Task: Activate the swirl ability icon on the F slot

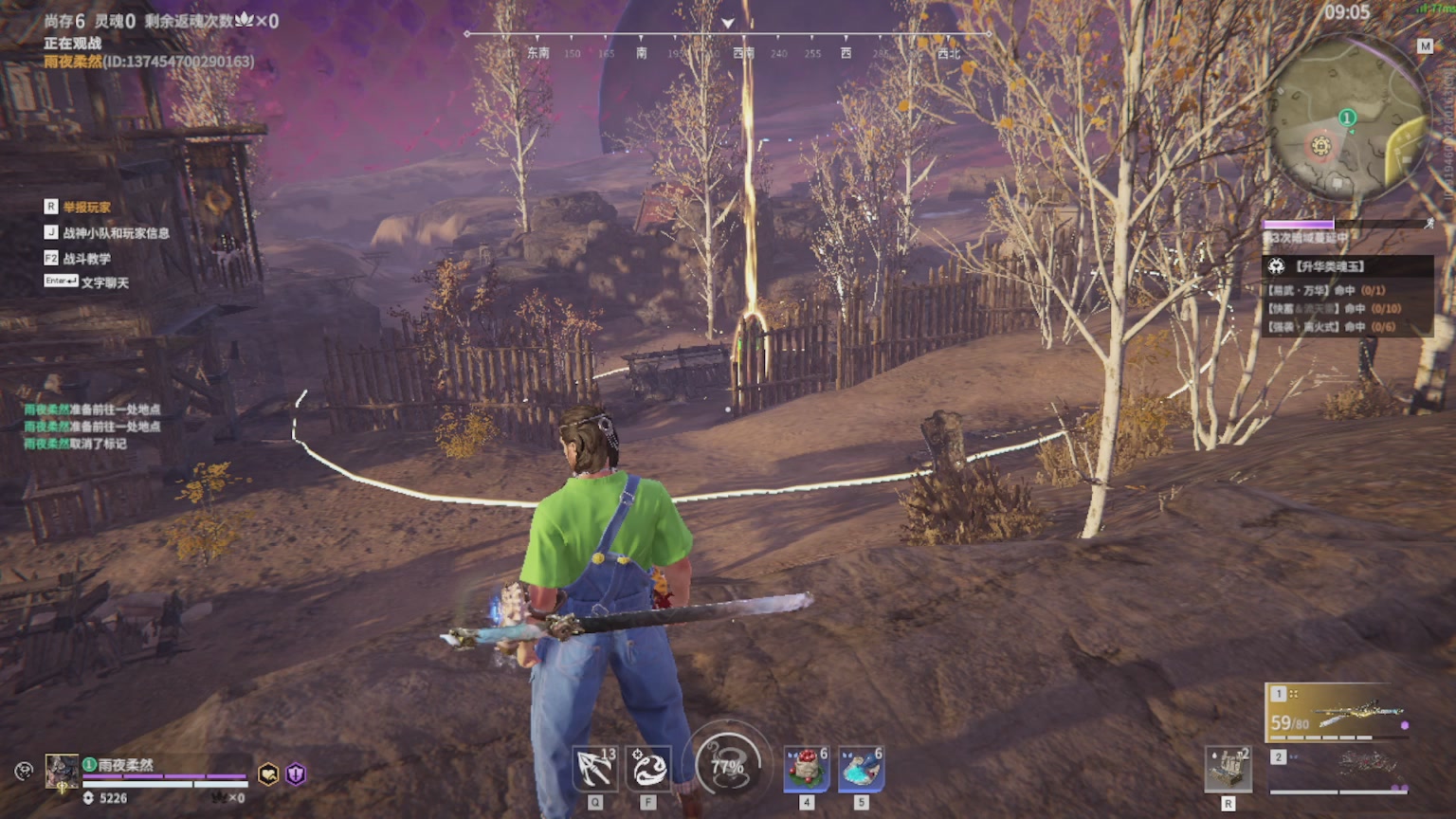Action: point(648,767)
